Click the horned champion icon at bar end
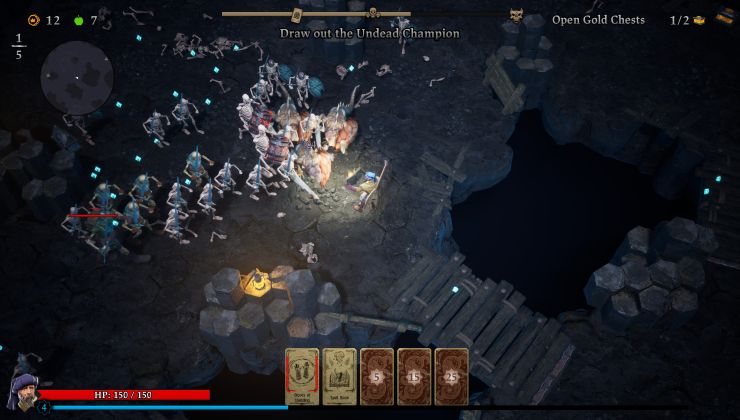 click(516, 15)
